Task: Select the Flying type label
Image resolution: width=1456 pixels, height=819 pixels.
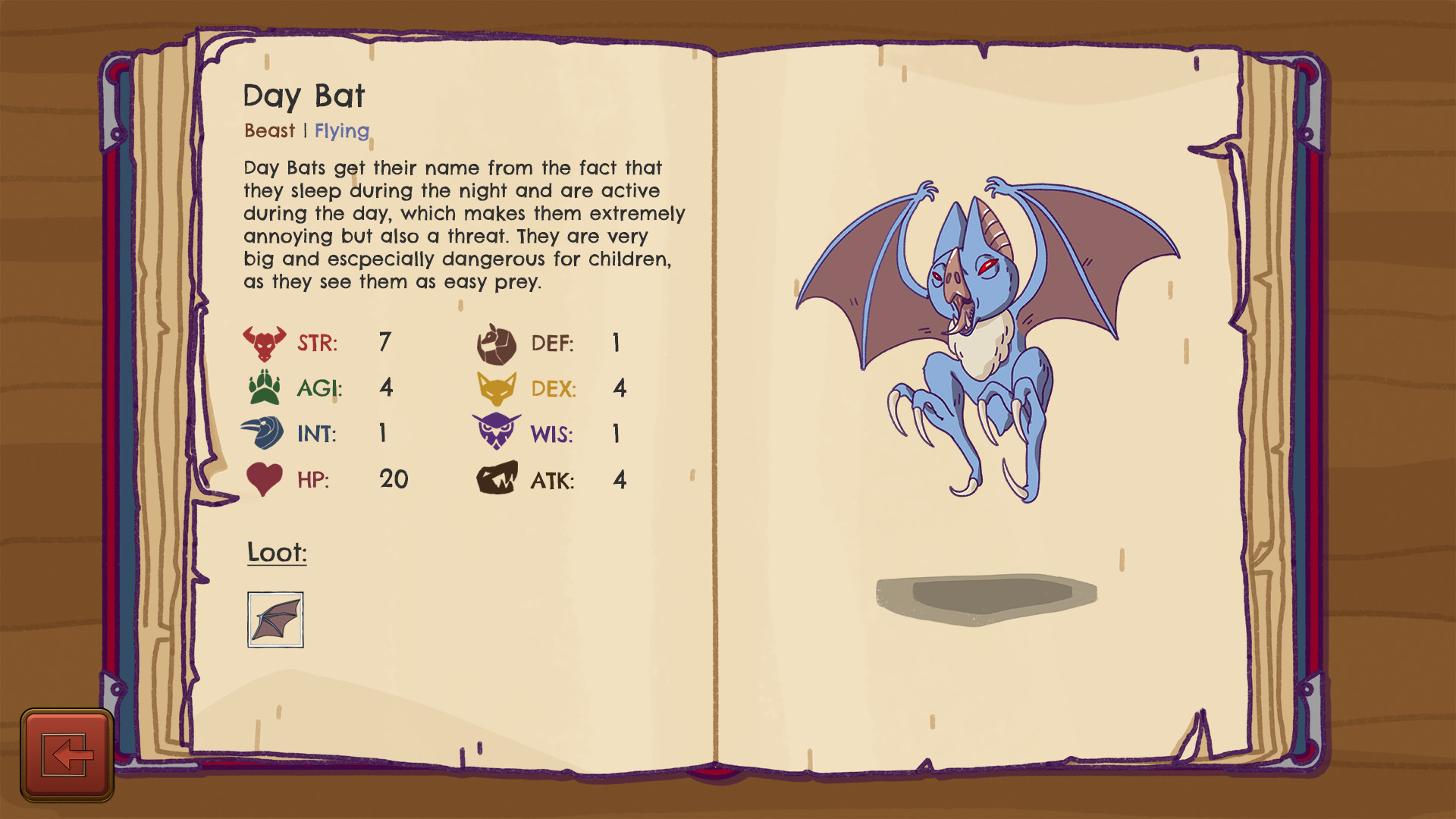Action: (x=341, y=130)
